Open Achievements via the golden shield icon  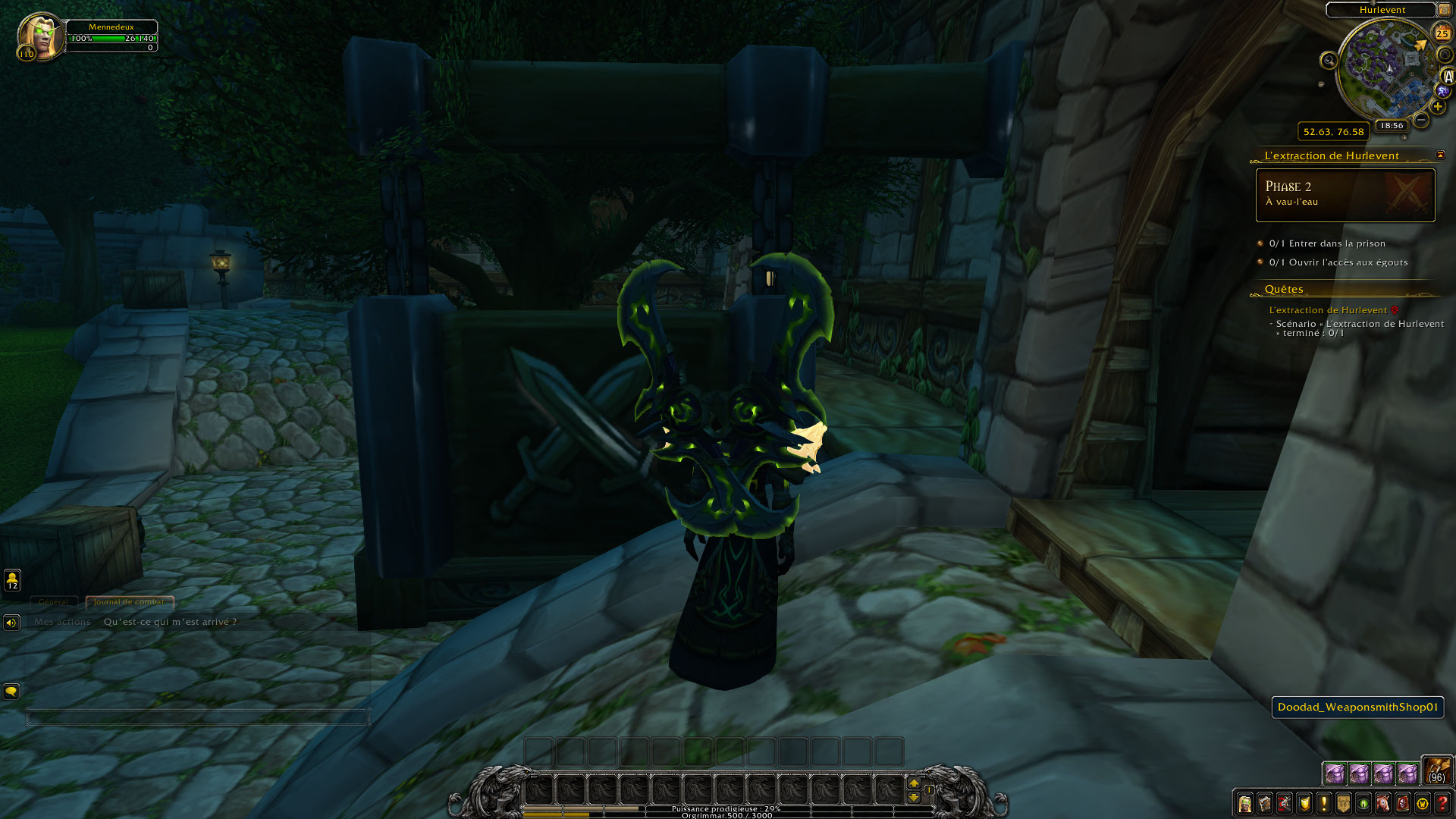[x=1304, y=803]
